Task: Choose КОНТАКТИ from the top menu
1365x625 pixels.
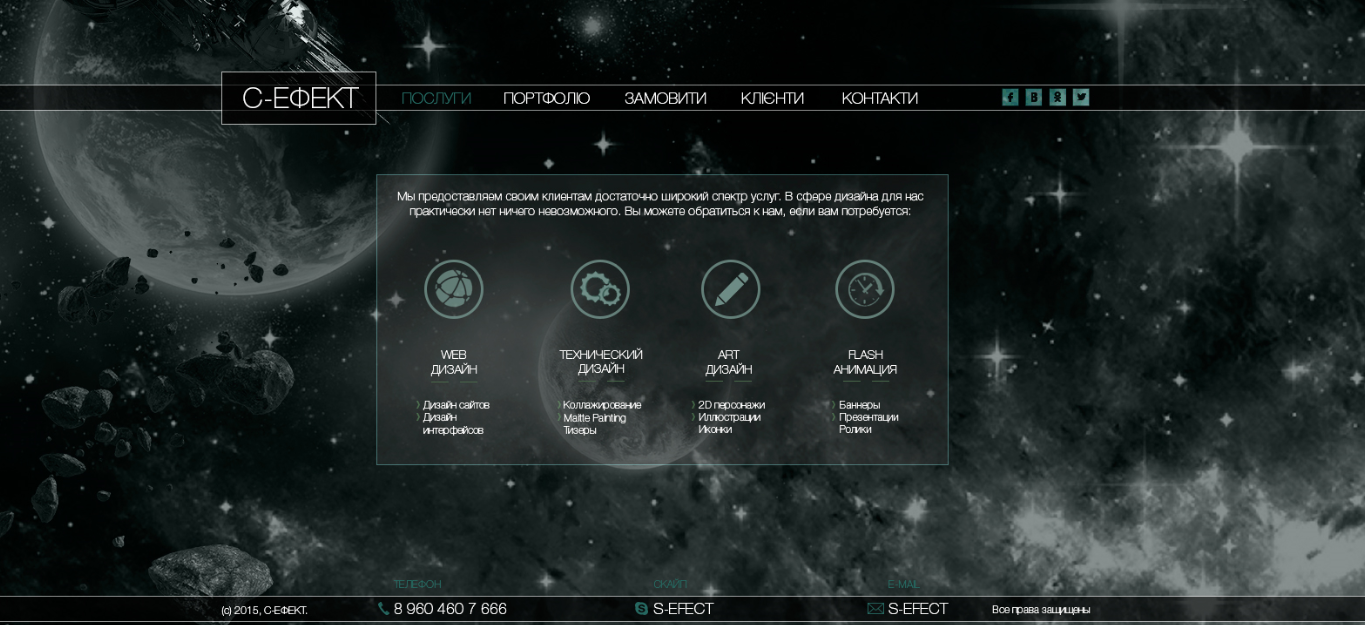Action: click(x=879, y=98)
